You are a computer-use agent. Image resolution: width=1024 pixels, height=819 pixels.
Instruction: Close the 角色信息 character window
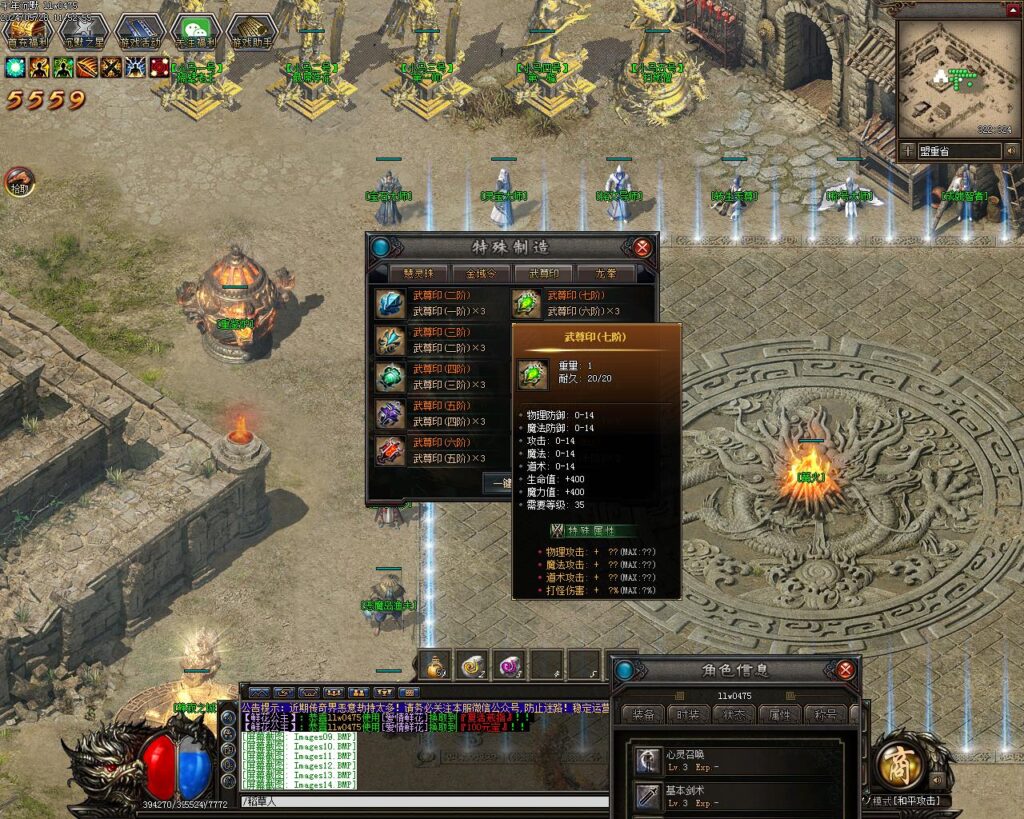coord(846,670)
